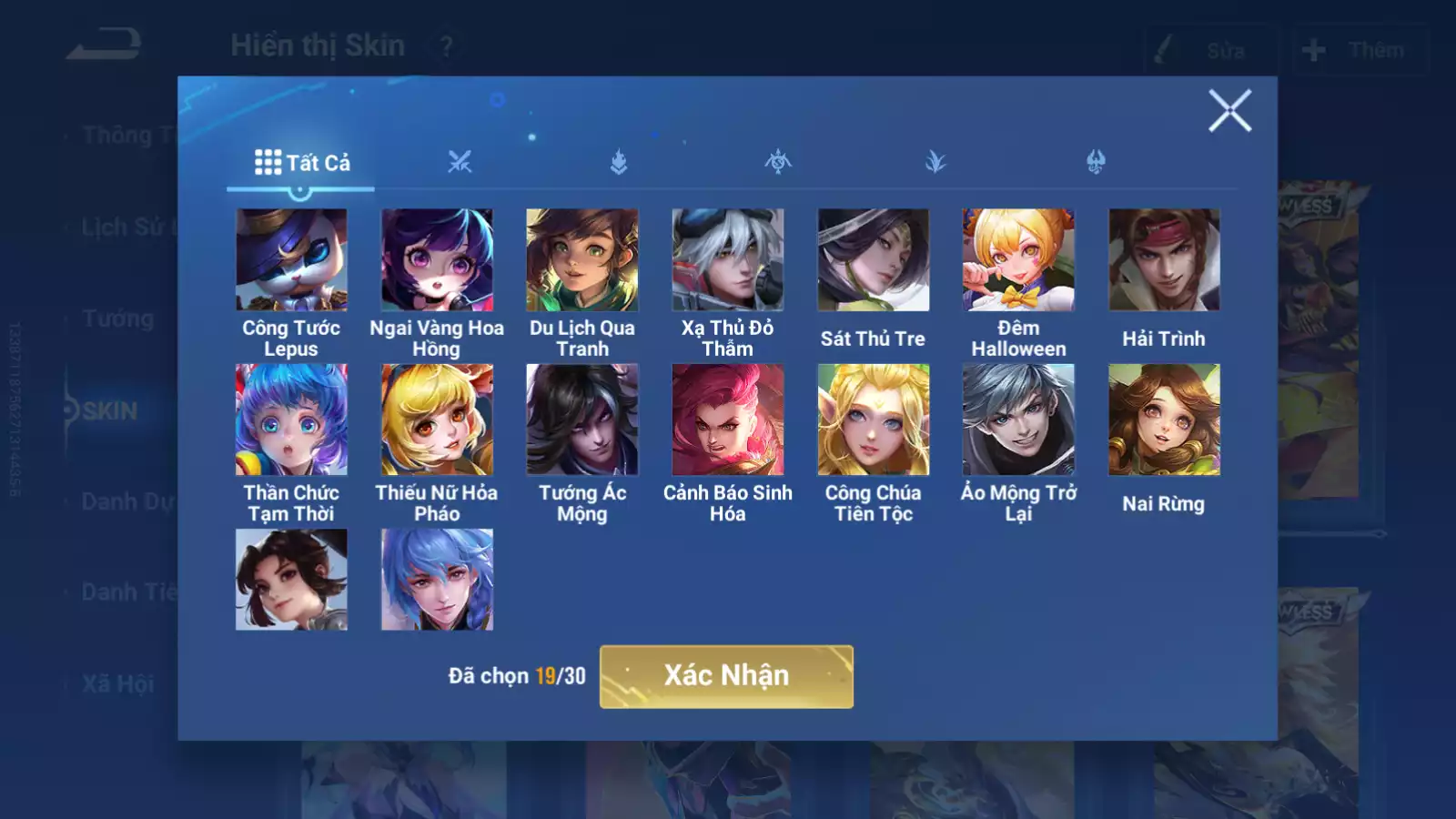This screenshot has height=819, width=1456.
Task: Select the Xạ Thủ Đỏ Thẫm skin
Action: (x=728, y=260)
